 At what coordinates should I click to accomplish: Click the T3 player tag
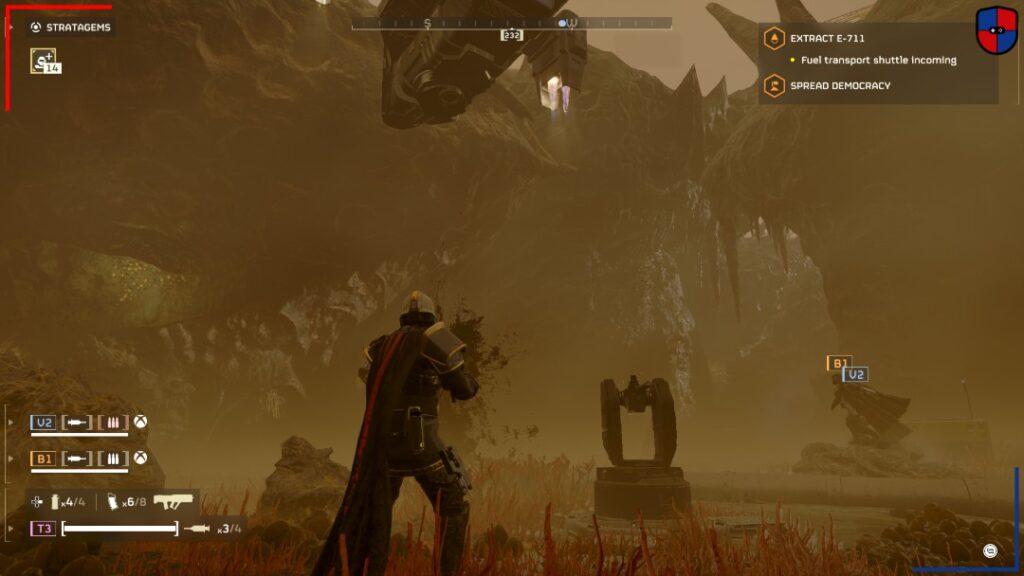tap(43, 528)
